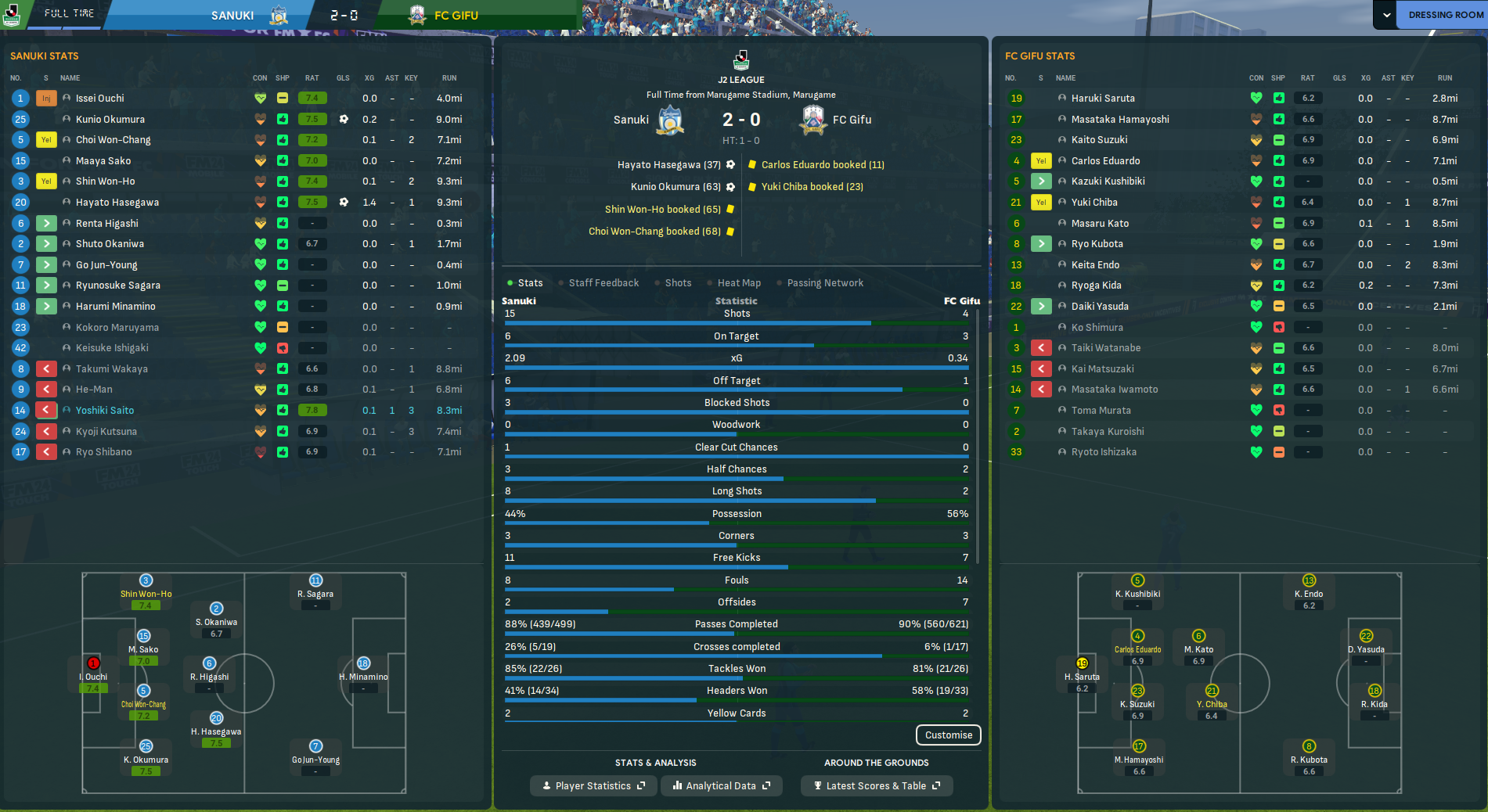Open the Heat Map tab
1488x812 pixels.
pos(738,283)
